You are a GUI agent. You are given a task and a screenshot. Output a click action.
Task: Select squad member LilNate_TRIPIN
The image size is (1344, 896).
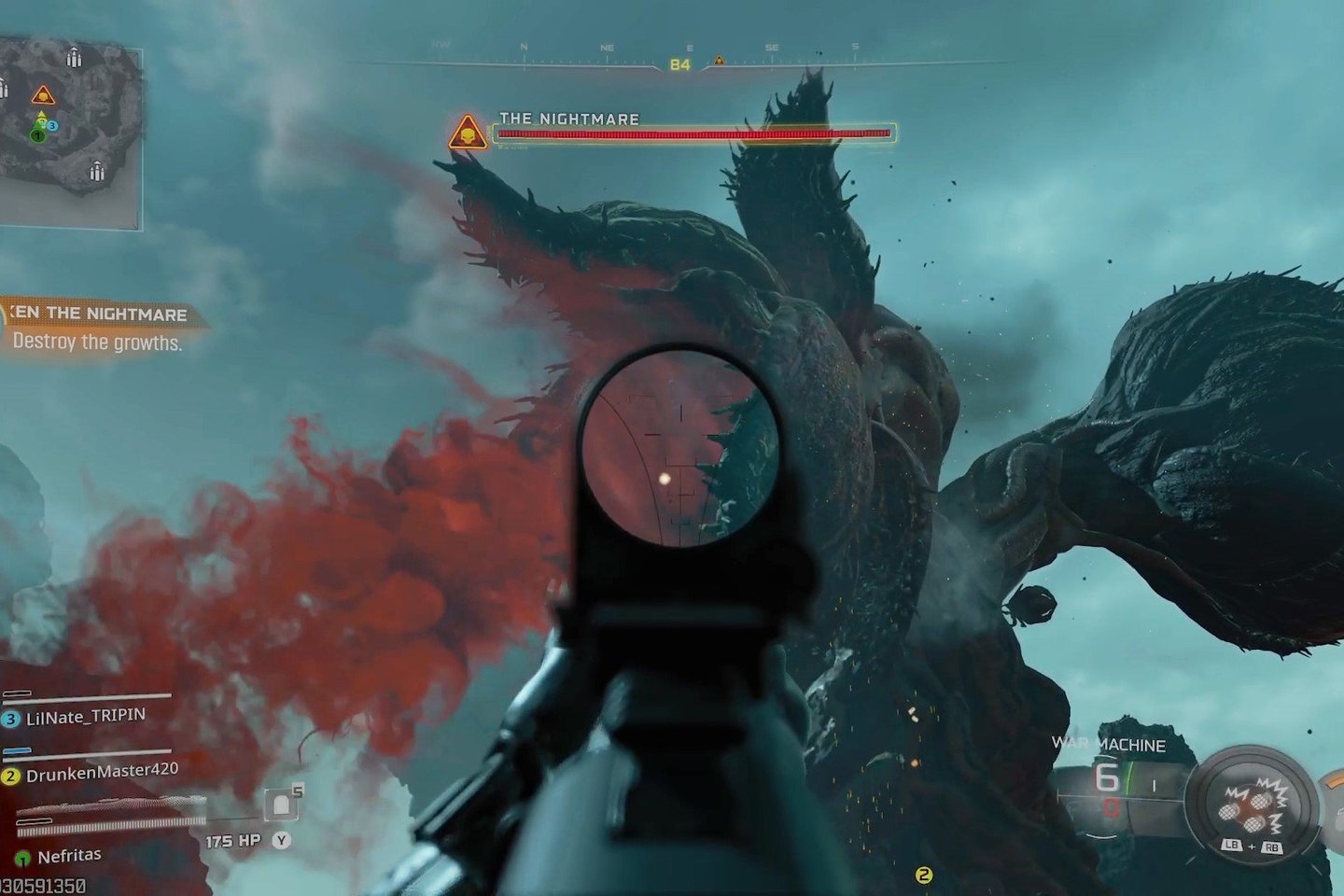point(86,717)
